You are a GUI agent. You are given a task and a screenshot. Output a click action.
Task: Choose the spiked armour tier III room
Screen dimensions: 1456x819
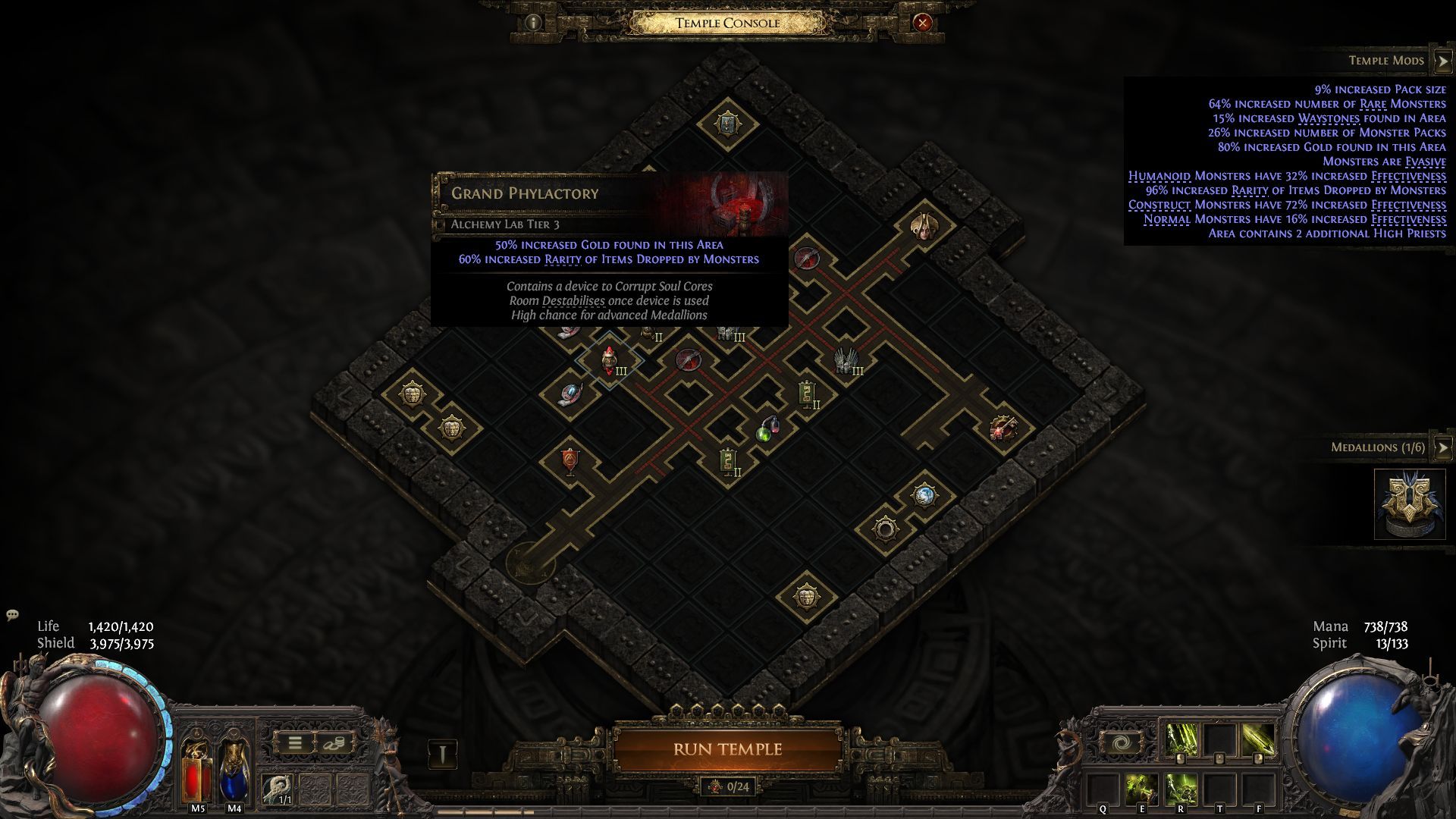pyautogui.click(x=843, y=360)
